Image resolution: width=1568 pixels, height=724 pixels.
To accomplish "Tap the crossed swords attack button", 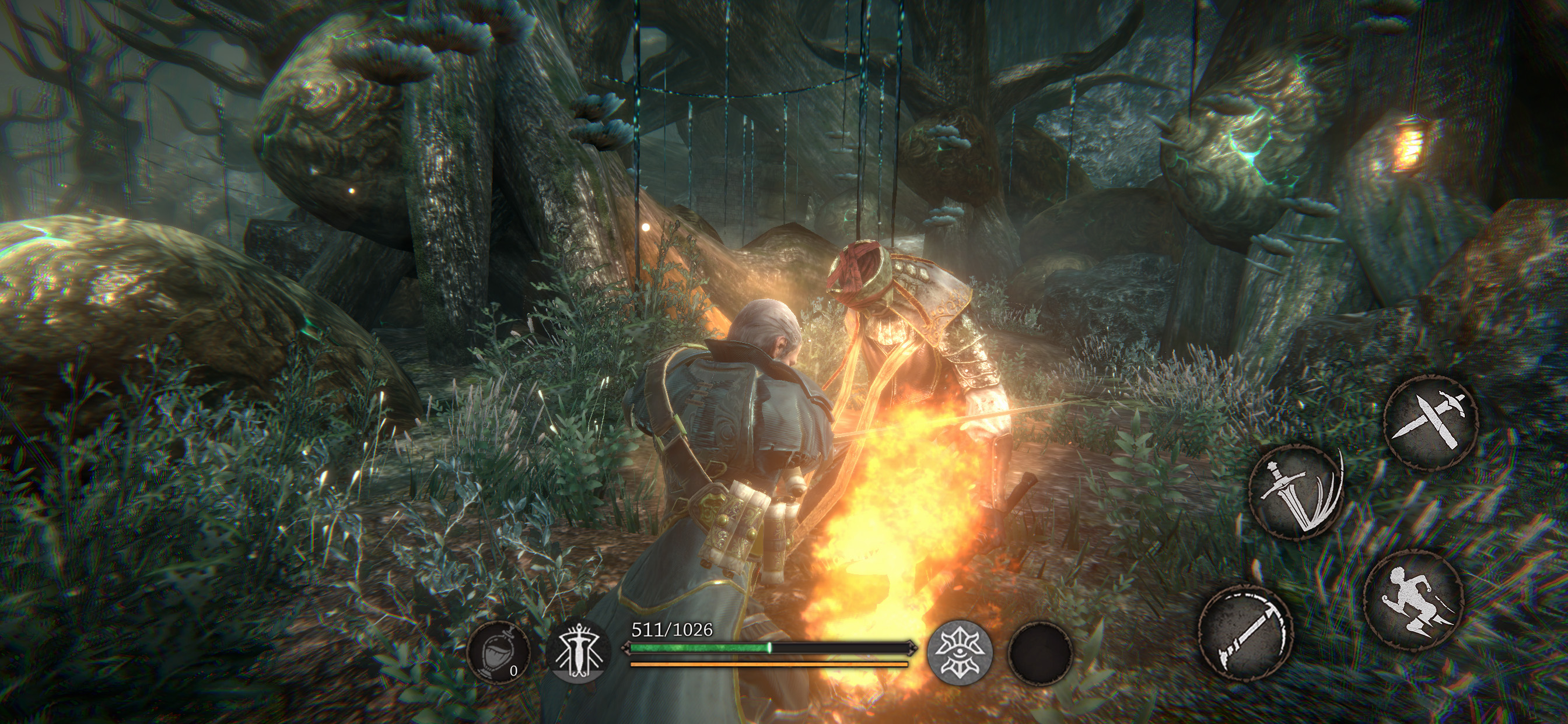I will tap(1430, 423).
